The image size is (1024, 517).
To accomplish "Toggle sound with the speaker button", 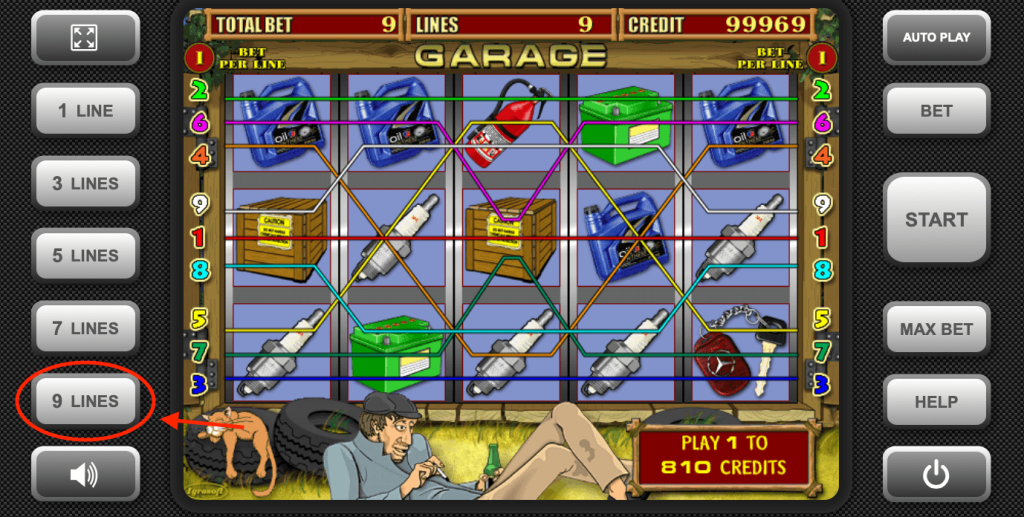I will tap(85, 474).
